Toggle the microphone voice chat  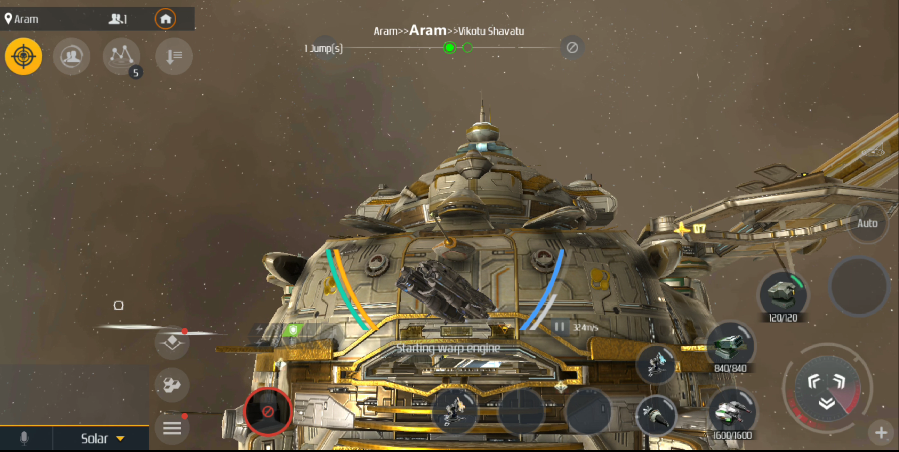pos(24,438)
